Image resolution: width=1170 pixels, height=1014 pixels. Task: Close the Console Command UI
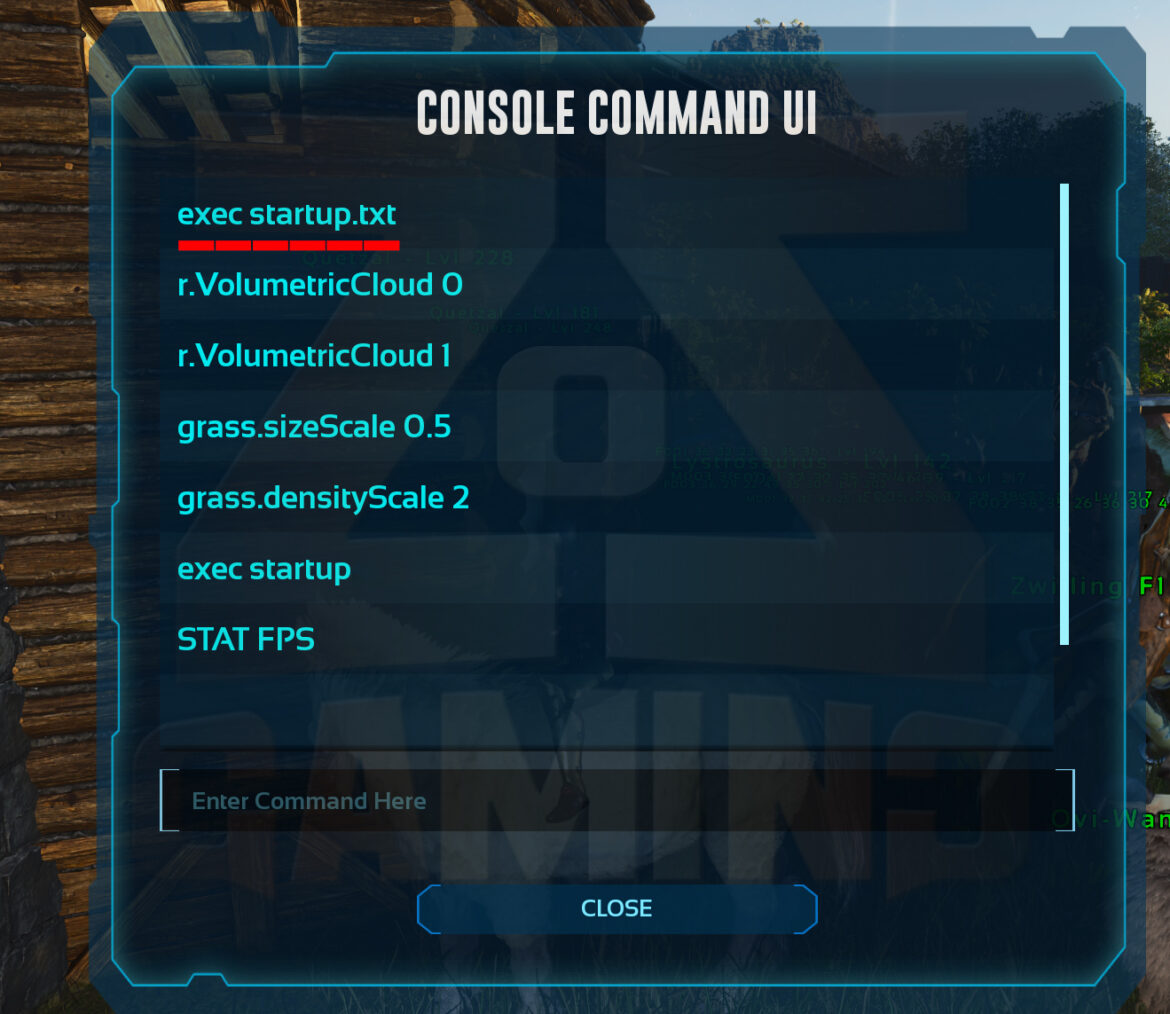[x=617, y=908]
